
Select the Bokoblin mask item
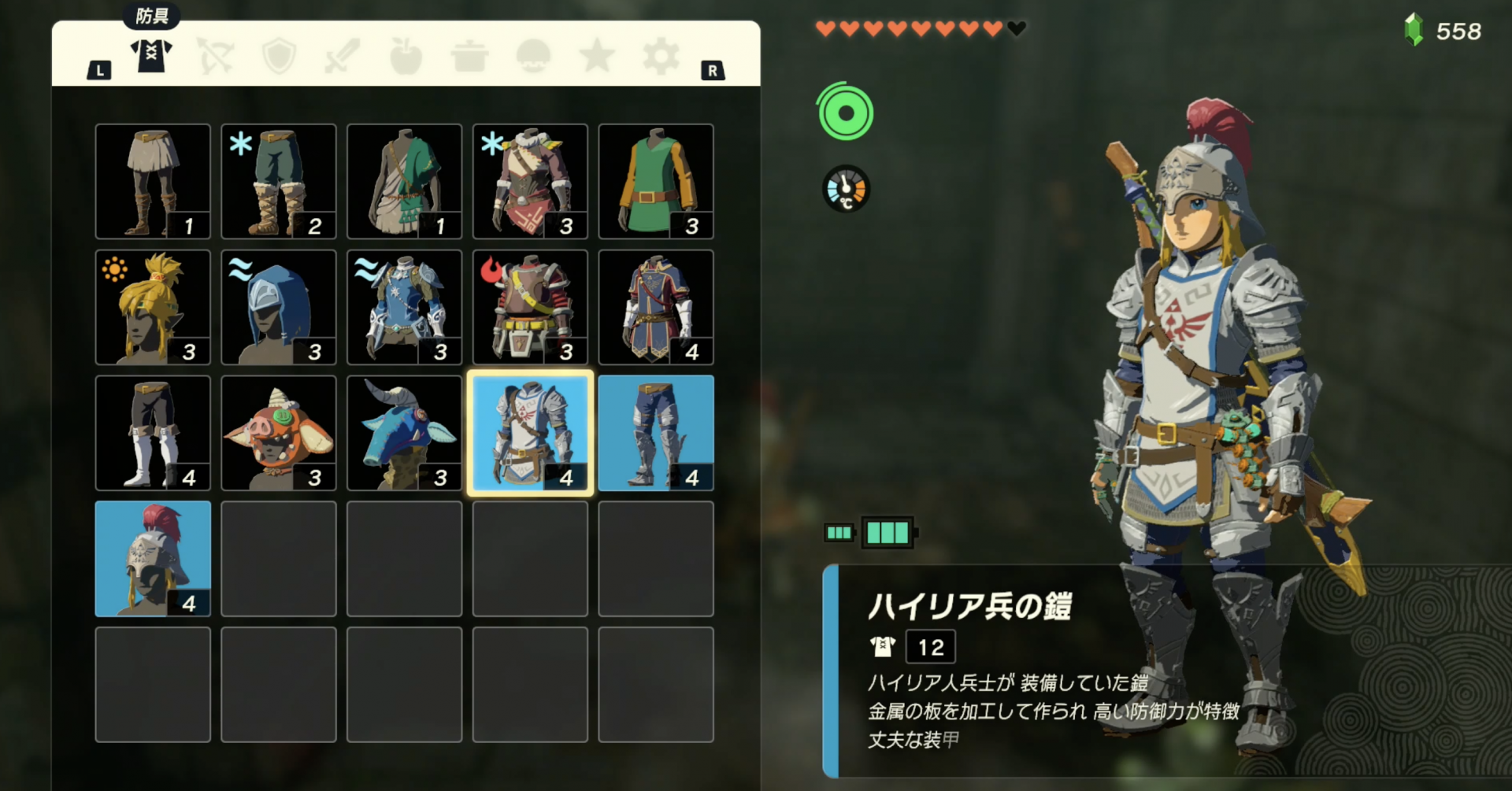pos(278,433)
